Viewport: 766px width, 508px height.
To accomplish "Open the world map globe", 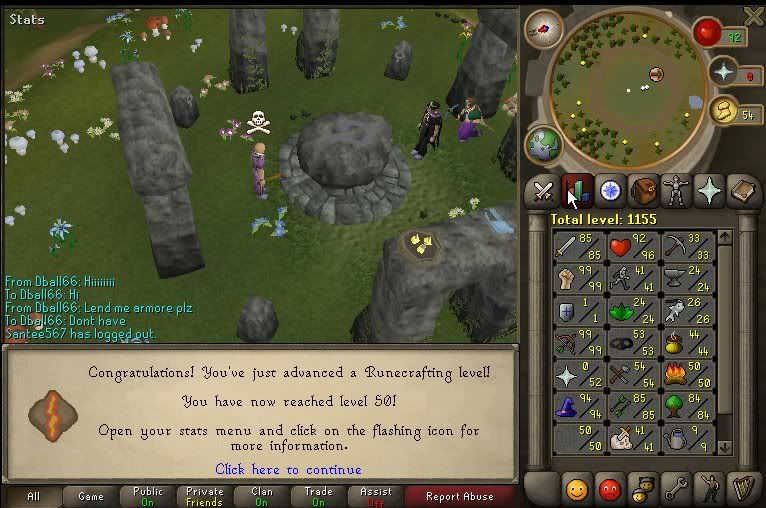I will coord(544,143).
